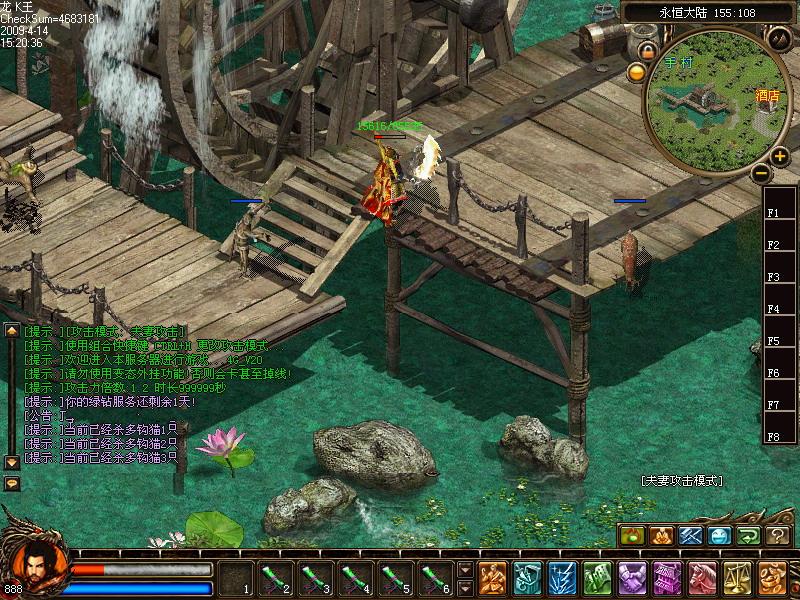The image size is (800, 600).
Task: Toggle the padlock button beside the minimap
Action: 648,50
